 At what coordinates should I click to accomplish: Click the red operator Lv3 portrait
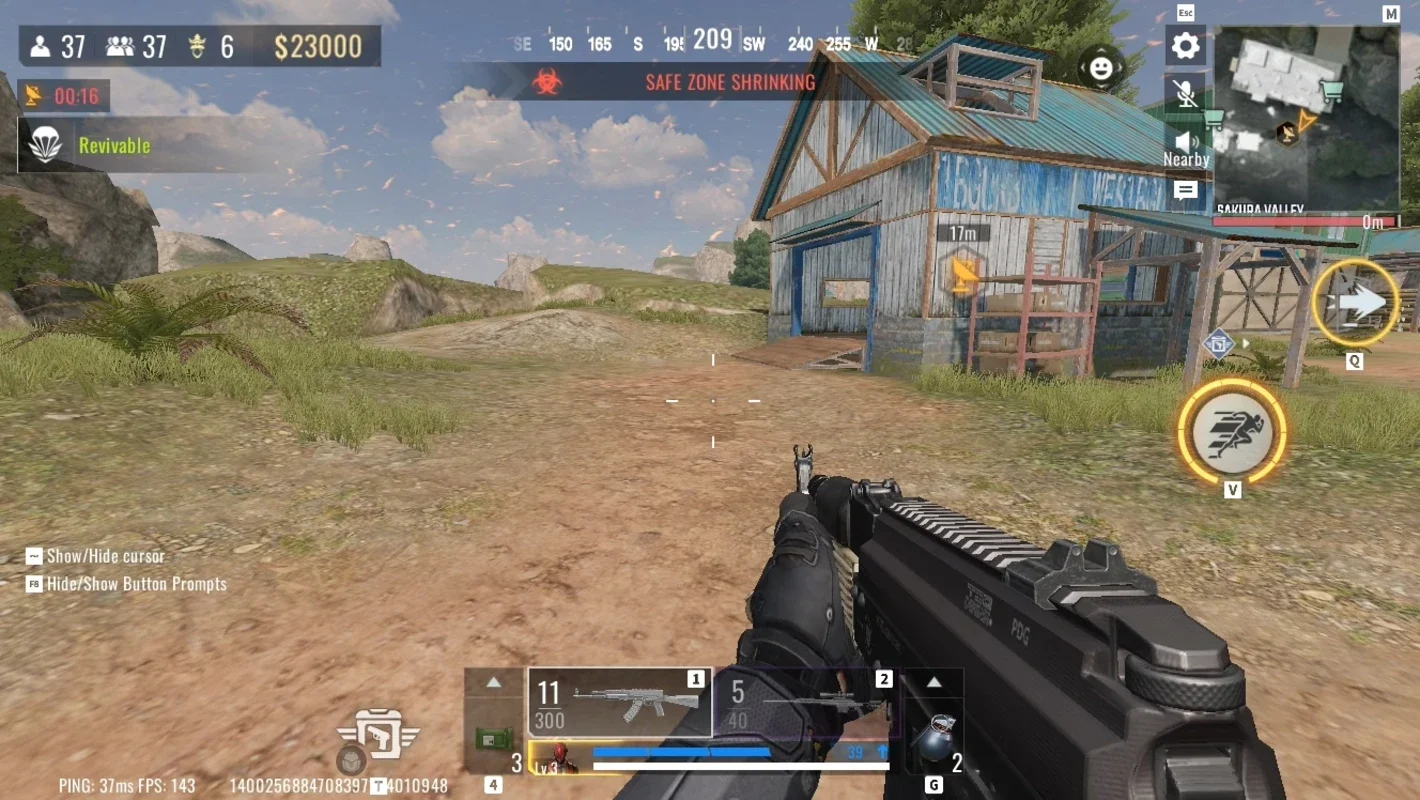coord(561,759)
